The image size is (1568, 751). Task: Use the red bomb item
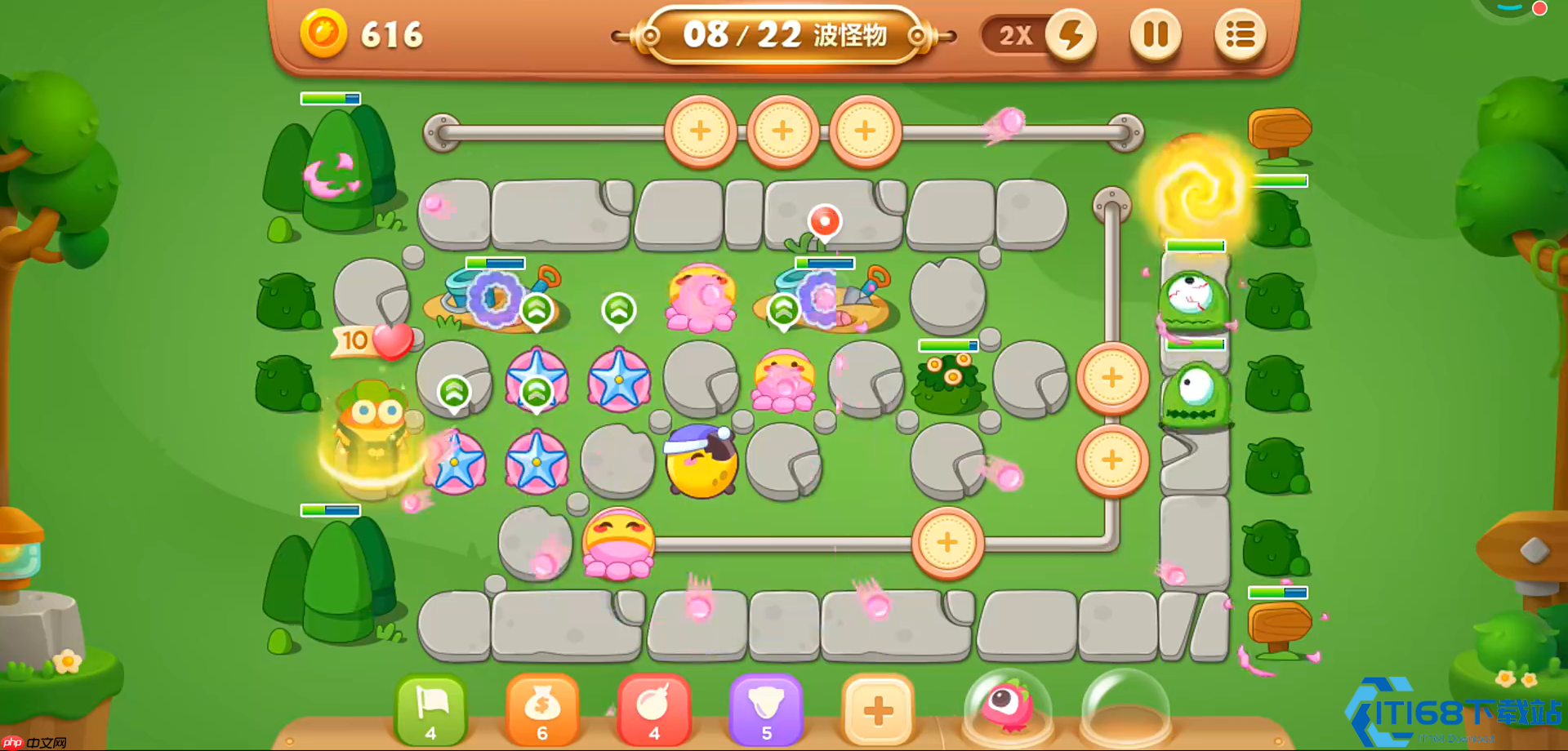tap(654, 709)
